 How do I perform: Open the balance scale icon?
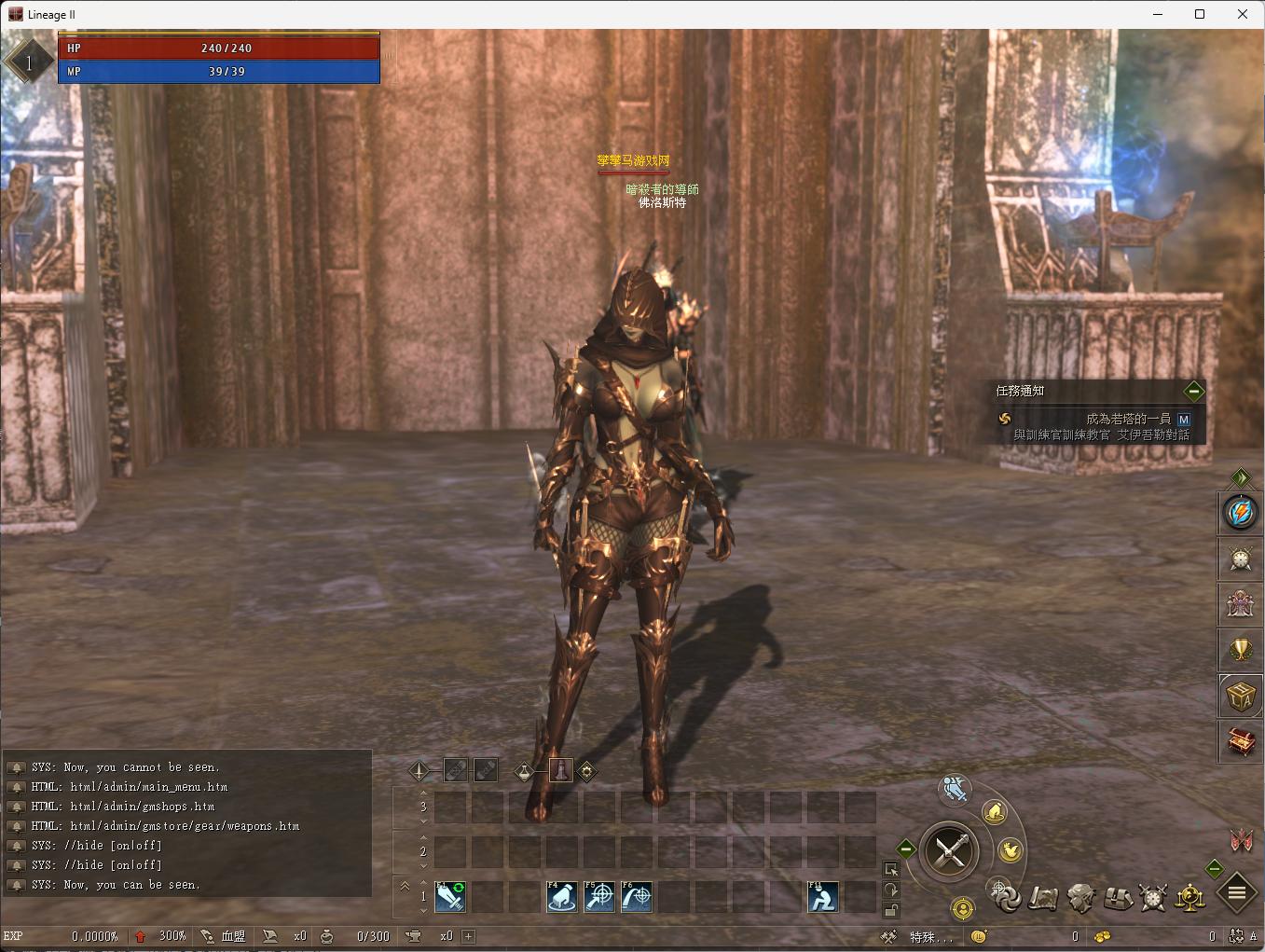1189,898
